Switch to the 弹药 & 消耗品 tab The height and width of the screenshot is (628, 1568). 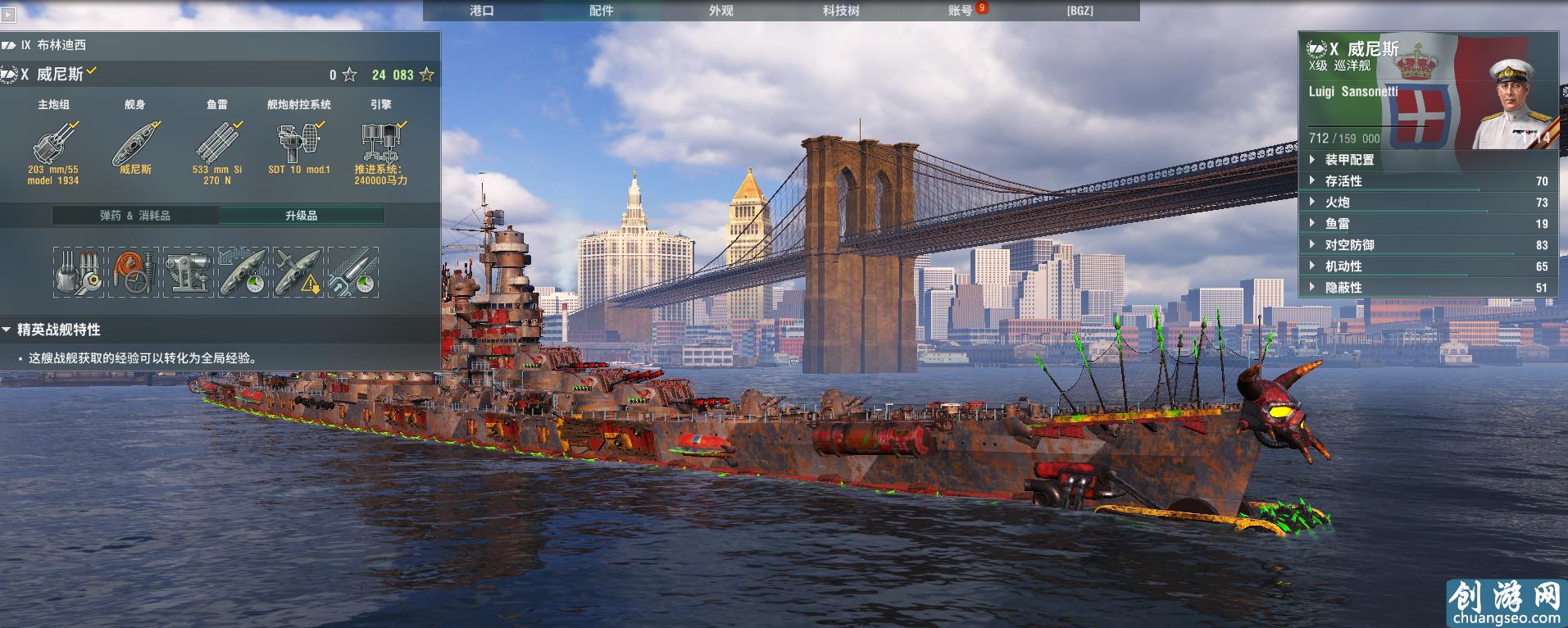click(135, 216)
